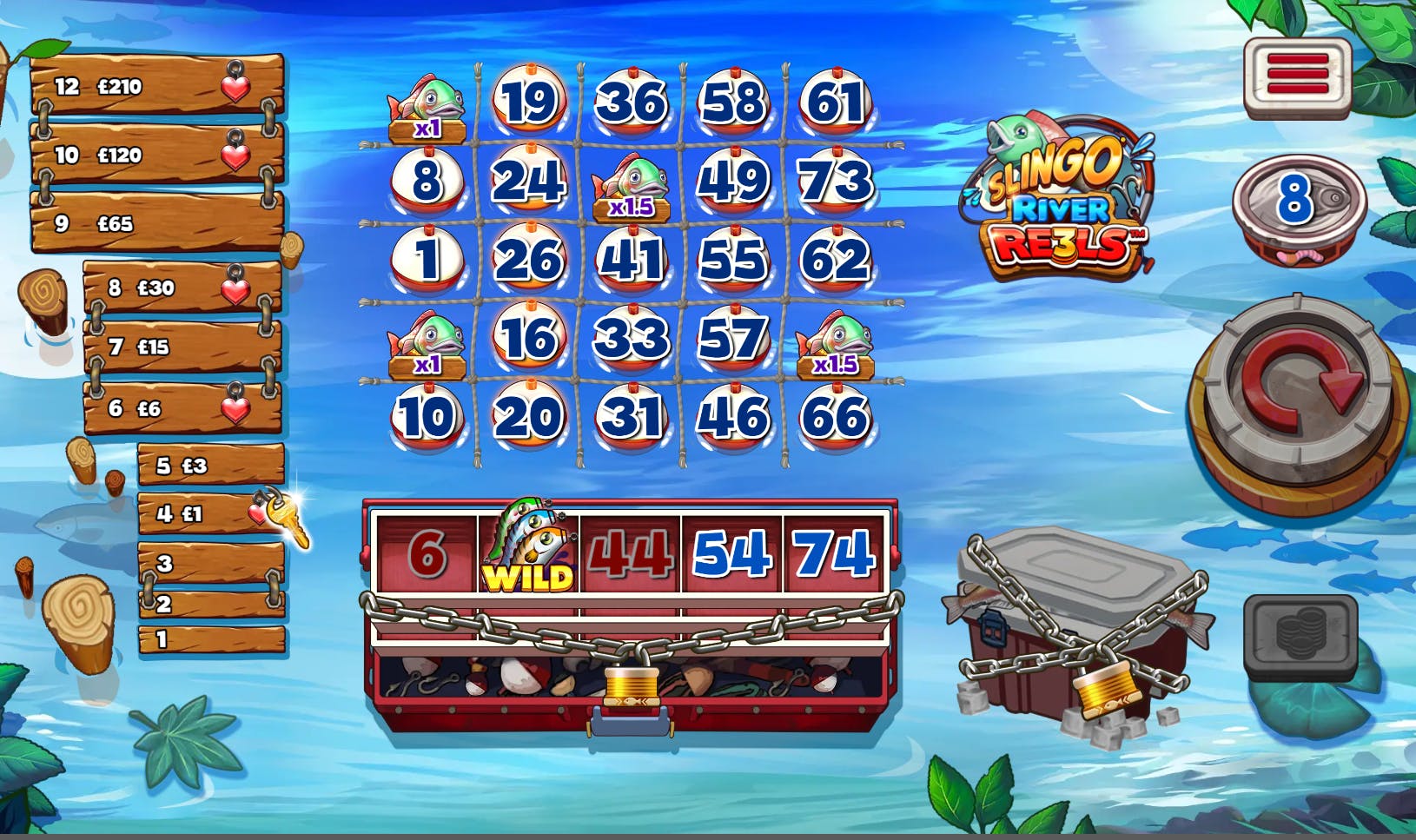Choose number 20 on the grid

click(529, 416)
